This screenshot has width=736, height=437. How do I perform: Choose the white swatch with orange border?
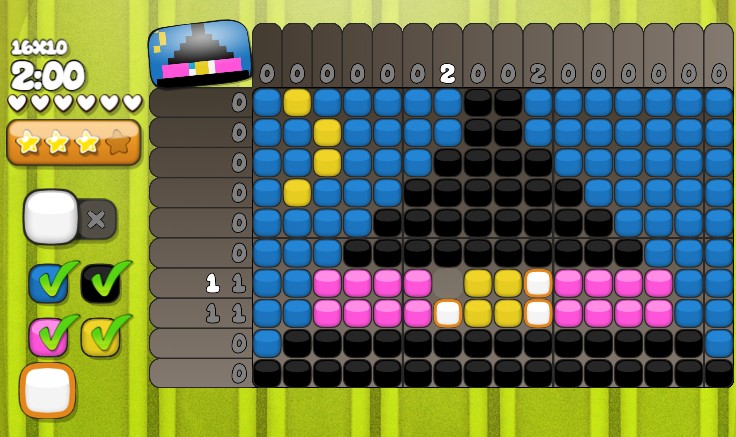tap(47, 390)
